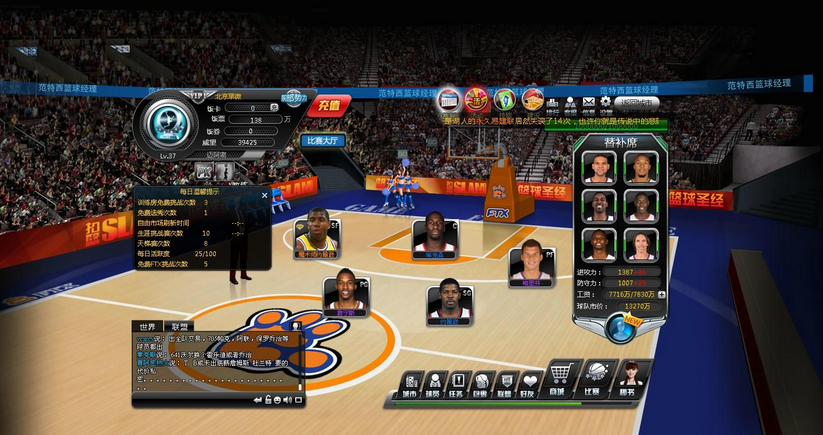Click the red 充值 recharge button
Image resolution: width=823 pixels, height=435 pixels.
[x=329, y=105]
